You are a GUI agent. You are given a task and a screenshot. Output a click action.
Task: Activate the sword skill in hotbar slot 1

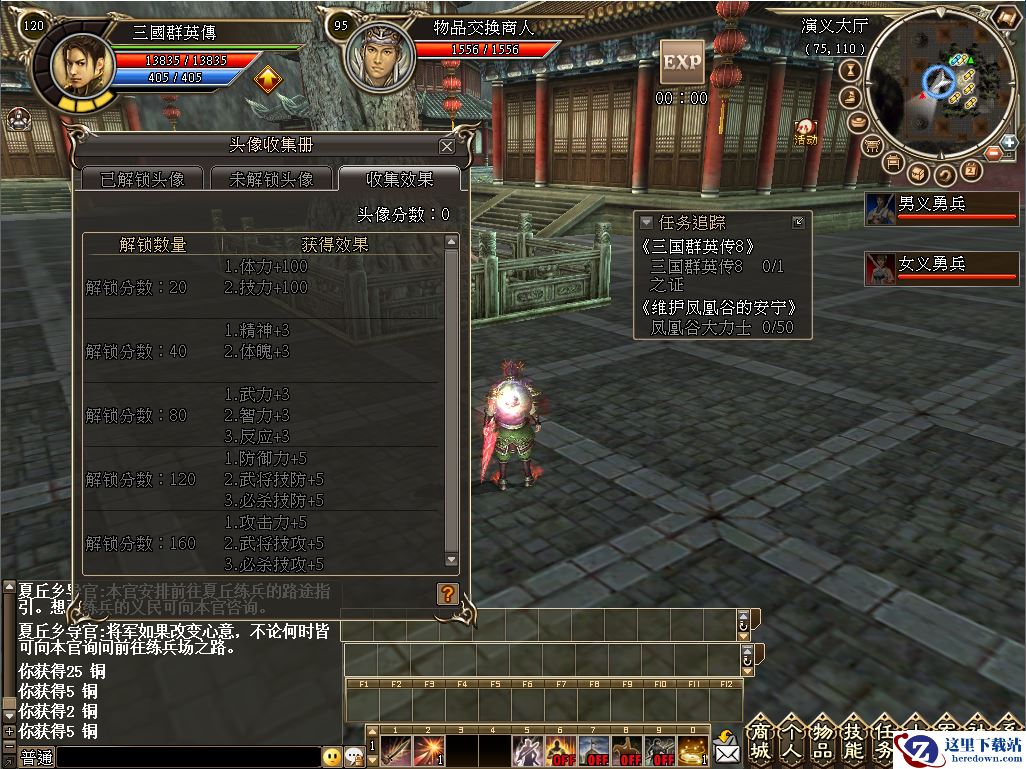397,750
